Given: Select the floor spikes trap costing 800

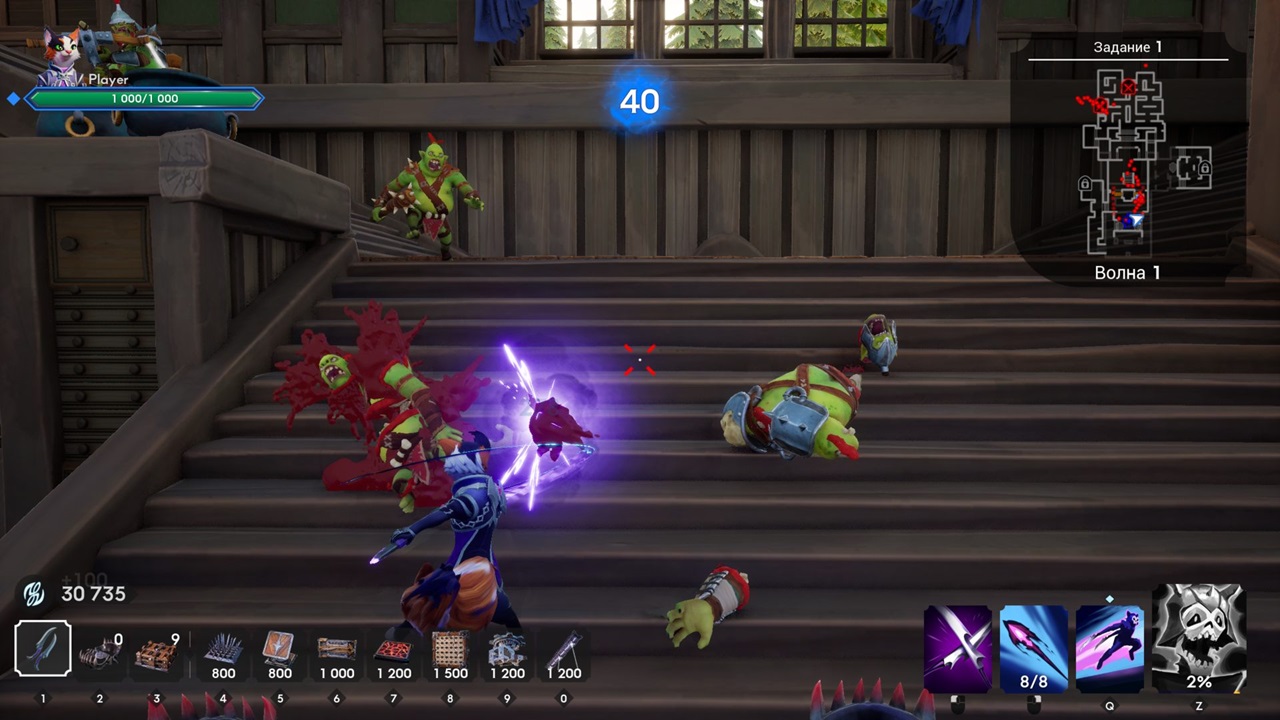Looking at the screenshot, I should point(222,648).
